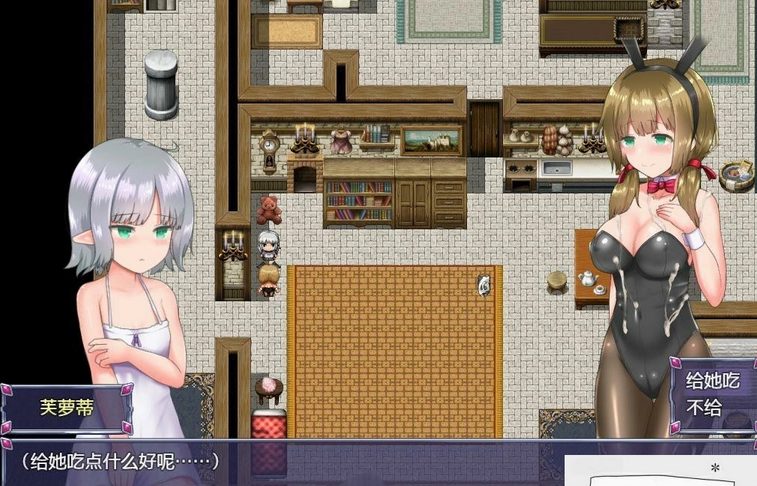The width and height of the screenshot is (757, 486).
Task: Advance the dialogue text box
Action: [x=280, y=463]
